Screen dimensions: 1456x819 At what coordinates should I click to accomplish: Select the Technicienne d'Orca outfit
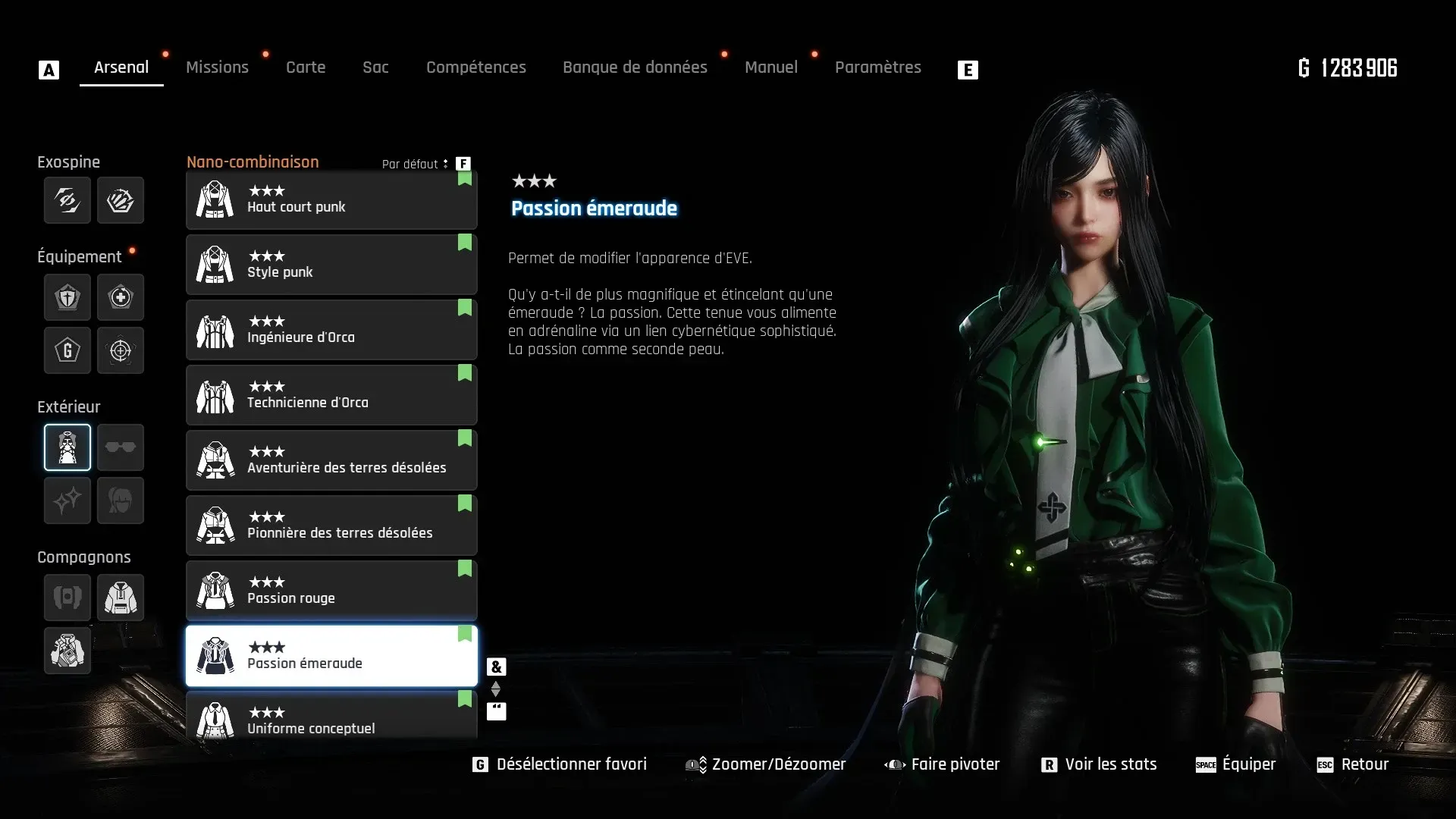331,395
